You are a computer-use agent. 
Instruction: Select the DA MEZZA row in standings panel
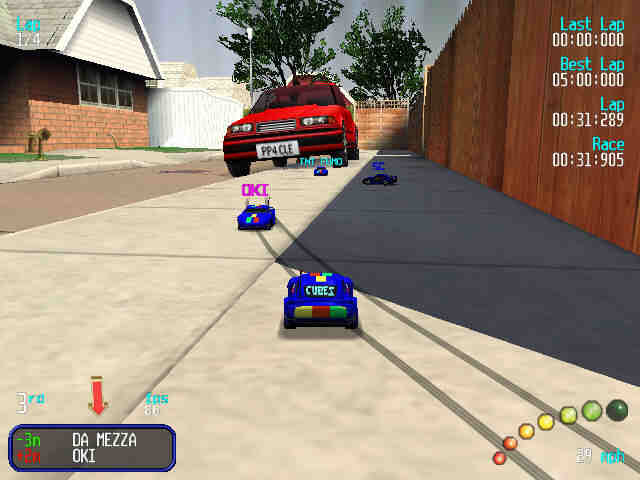(92, 439)
